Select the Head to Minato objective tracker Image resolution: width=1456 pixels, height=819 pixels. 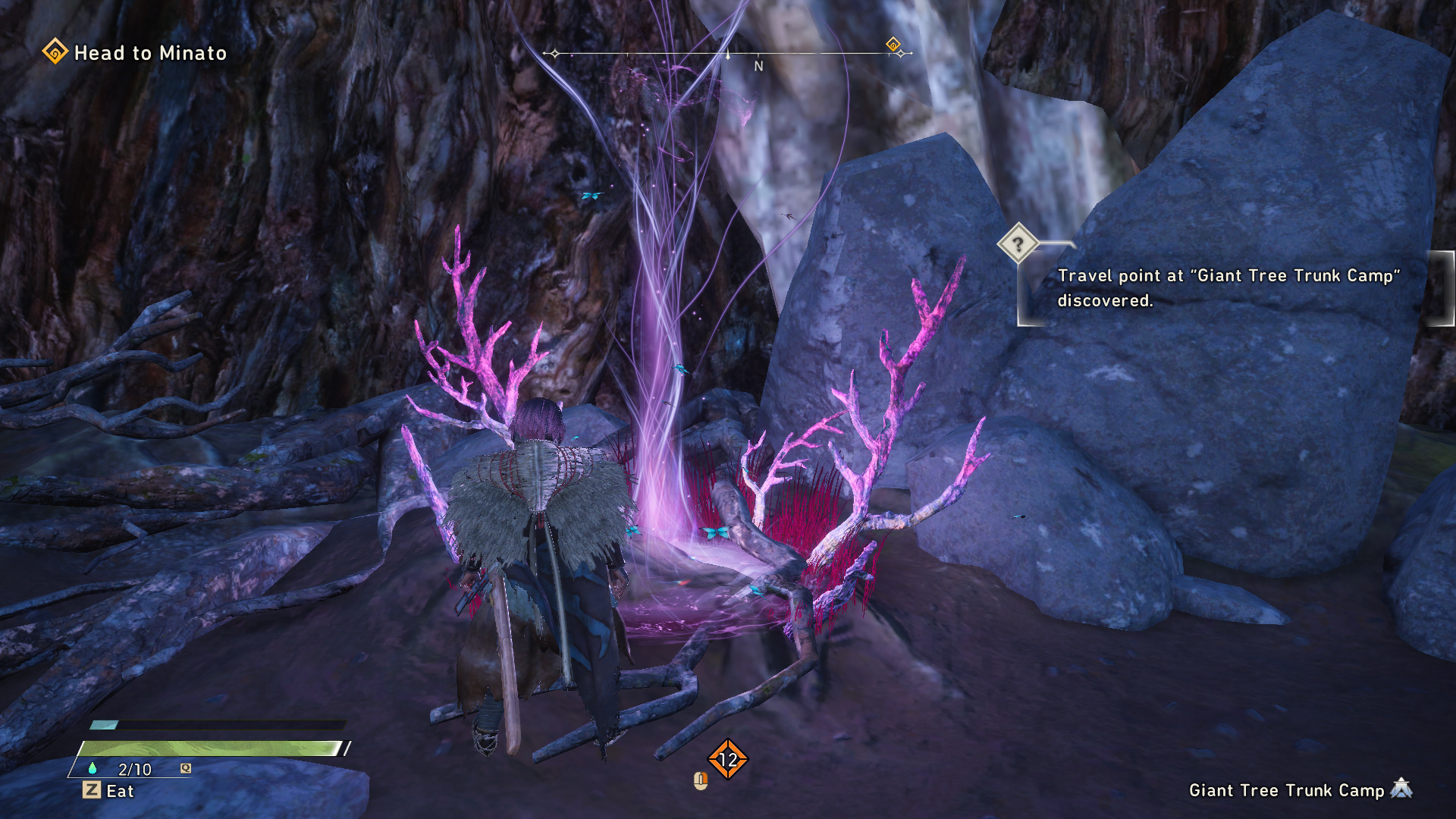136,52
